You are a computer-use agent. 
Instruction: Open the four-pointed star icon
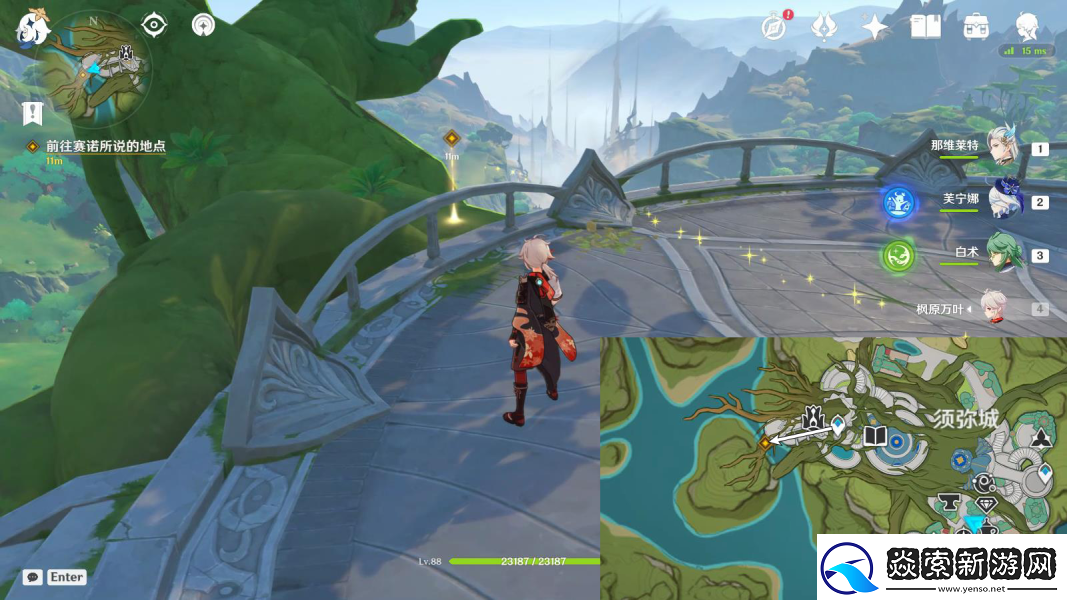[875, 27]
